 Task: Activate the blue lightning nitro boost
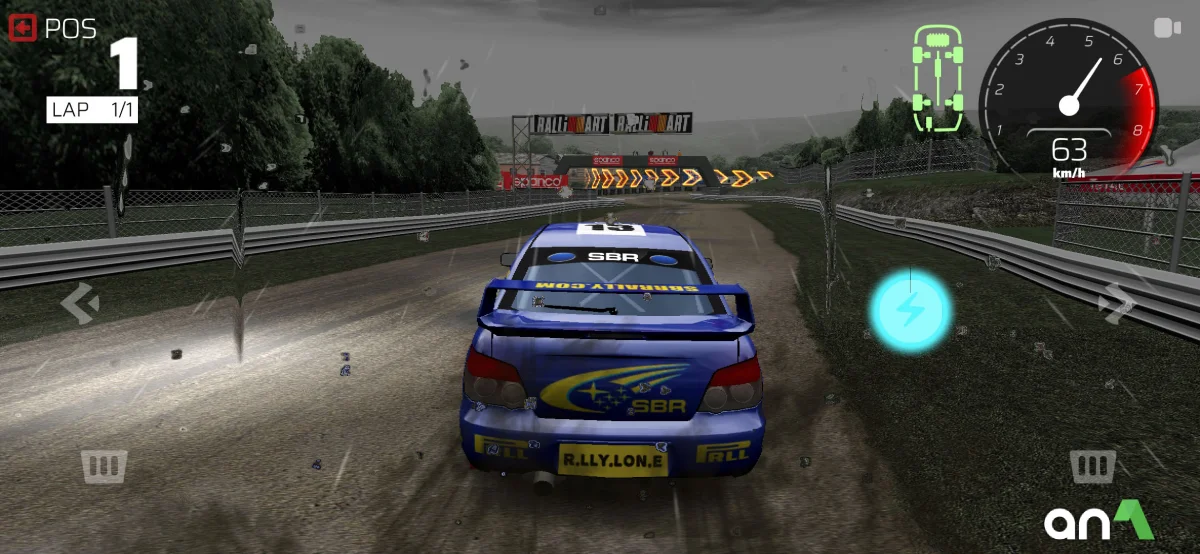(x=910, y=311)
